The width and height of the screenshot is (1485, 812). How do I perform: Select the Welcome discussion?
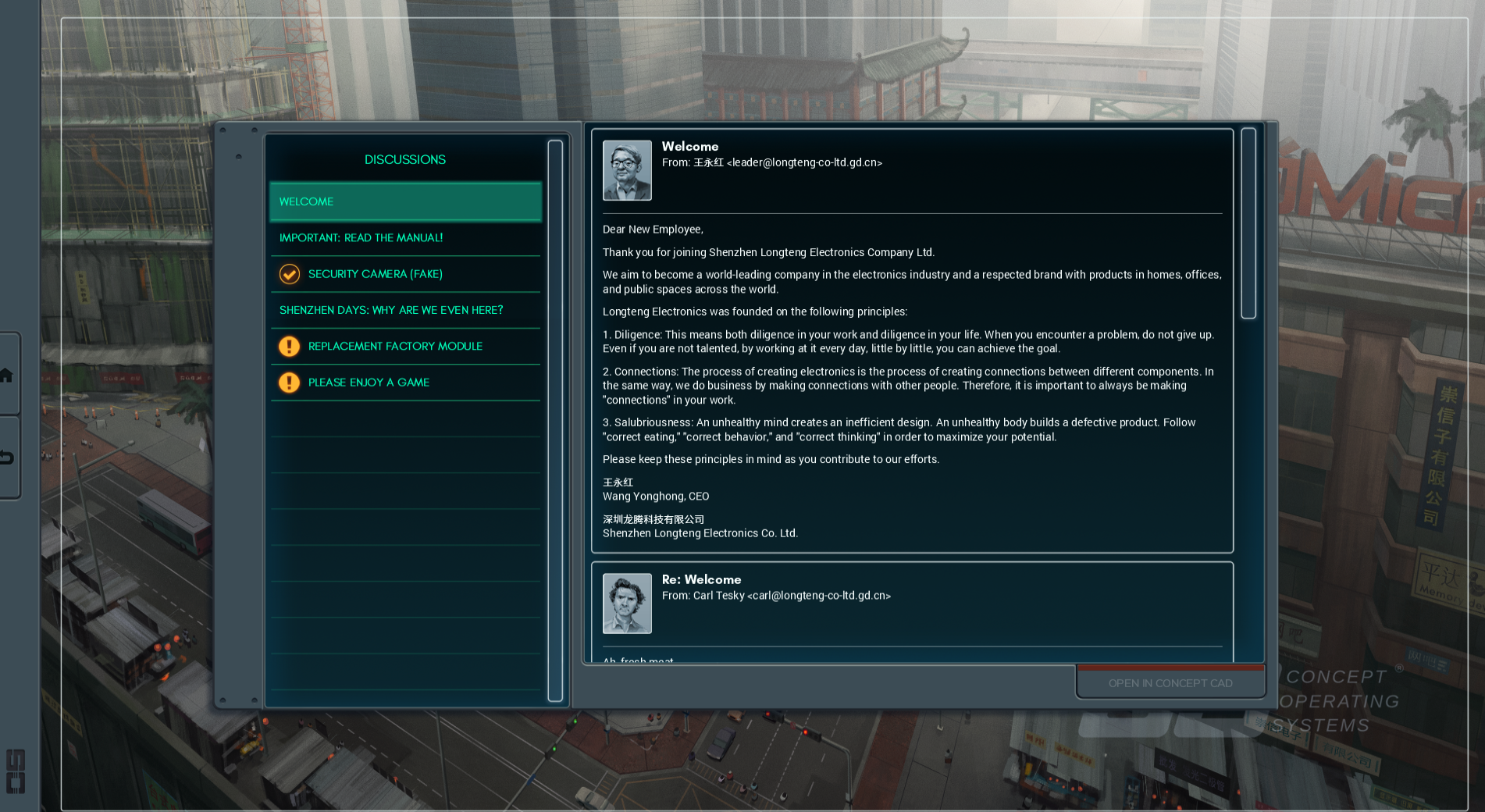tap(405, 201)
